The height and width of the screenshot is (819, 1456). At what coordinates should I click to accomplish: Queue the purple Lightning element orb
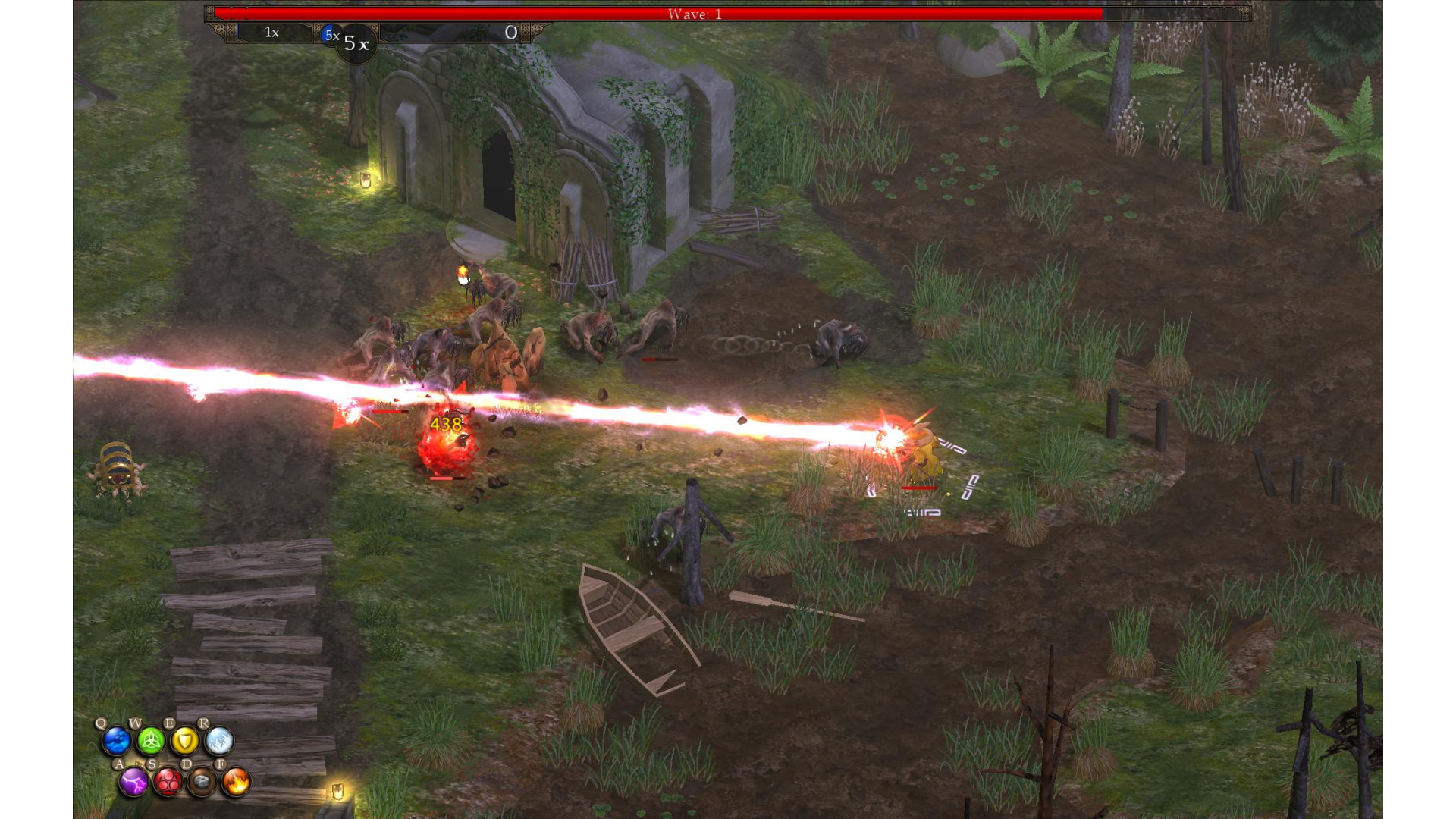coord(134,782)
